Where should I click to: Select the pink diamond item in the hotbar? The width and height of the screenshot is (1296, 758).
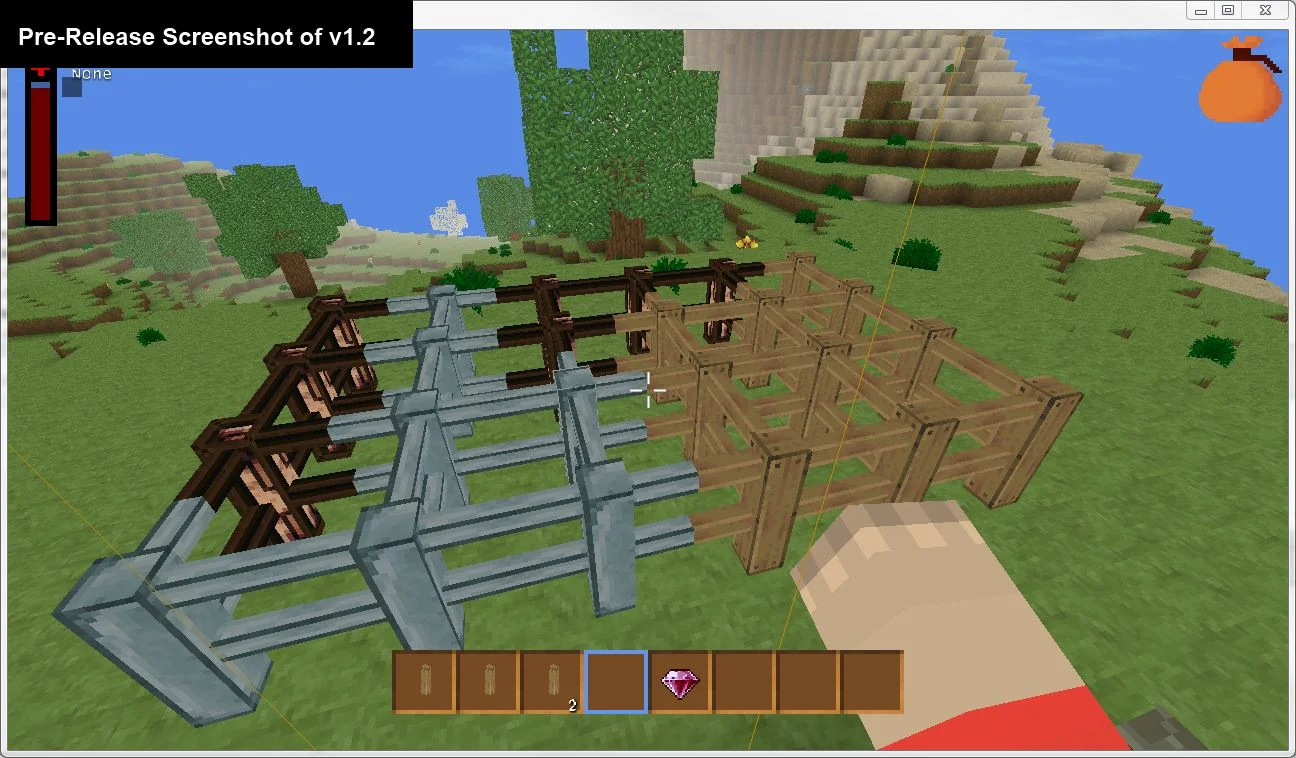click(679, 681)
